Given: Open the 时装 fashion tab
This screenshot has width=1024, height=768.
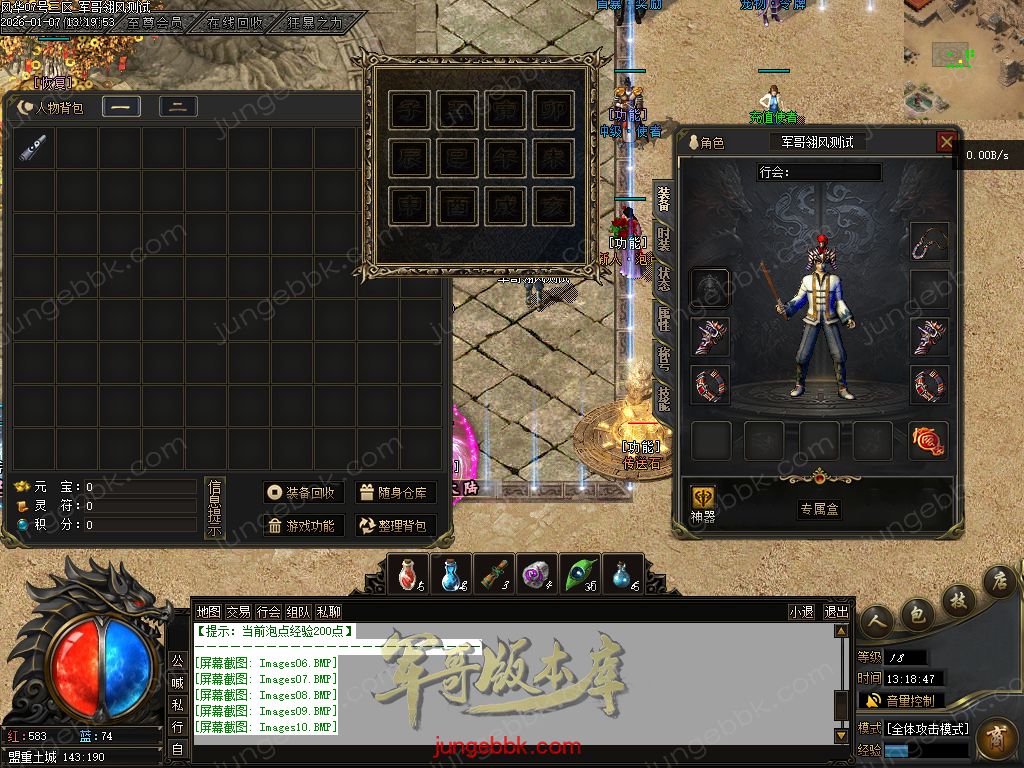Looking at the screenshot, I should click(664, 239).
